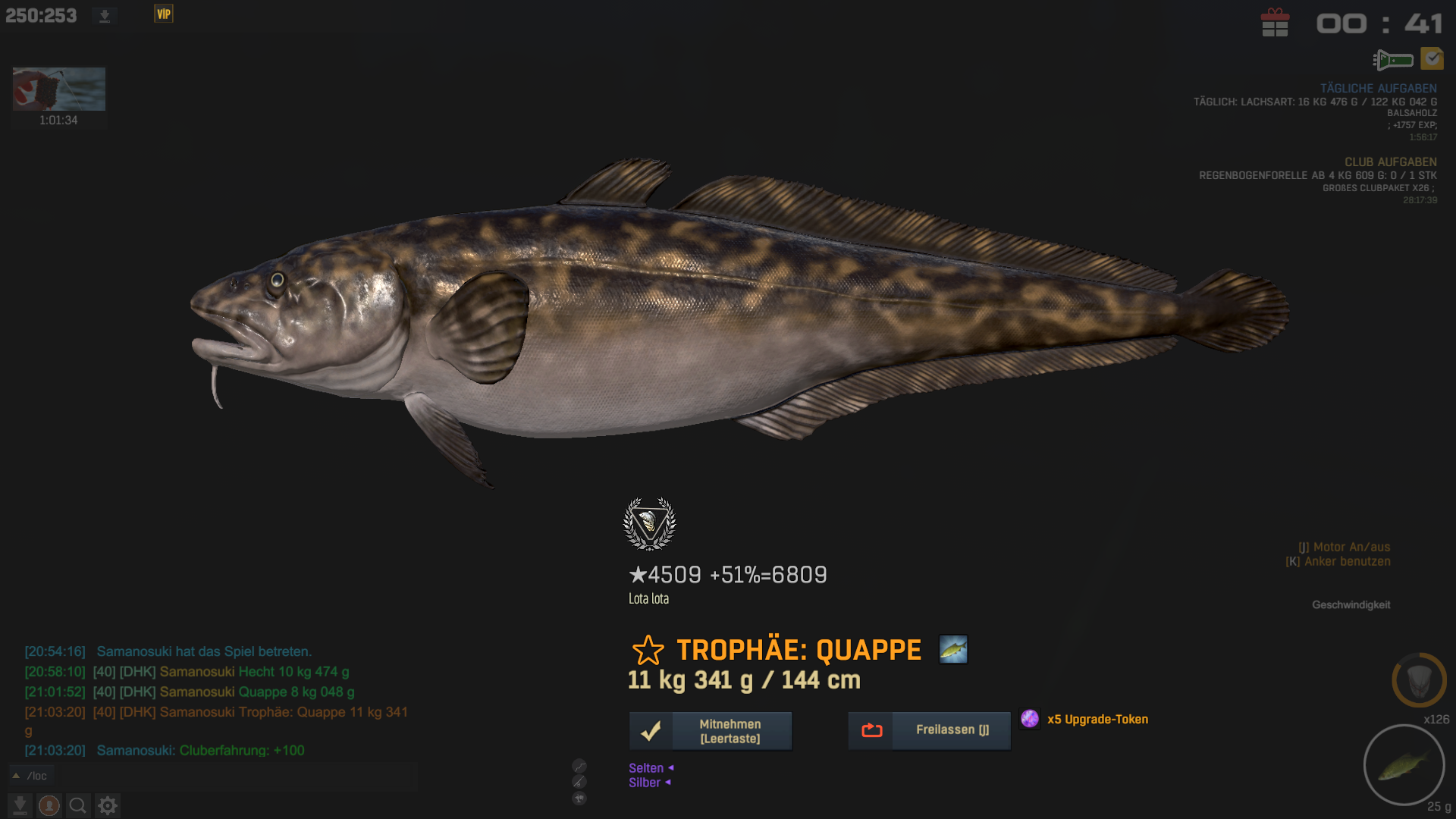Select the red bait thumbnail with timer
1456x819 pixels.
[x=59, y=89]
